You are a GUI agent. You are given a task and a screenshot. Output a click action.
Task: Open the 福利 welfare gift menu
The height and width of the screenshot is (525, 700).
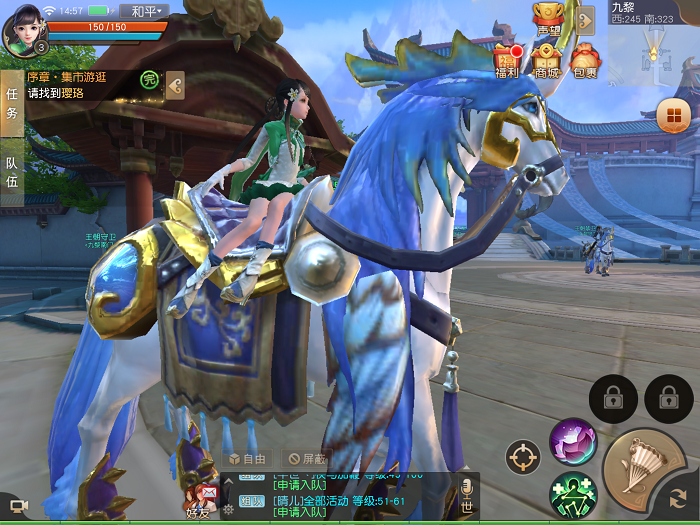click(506, 61)
